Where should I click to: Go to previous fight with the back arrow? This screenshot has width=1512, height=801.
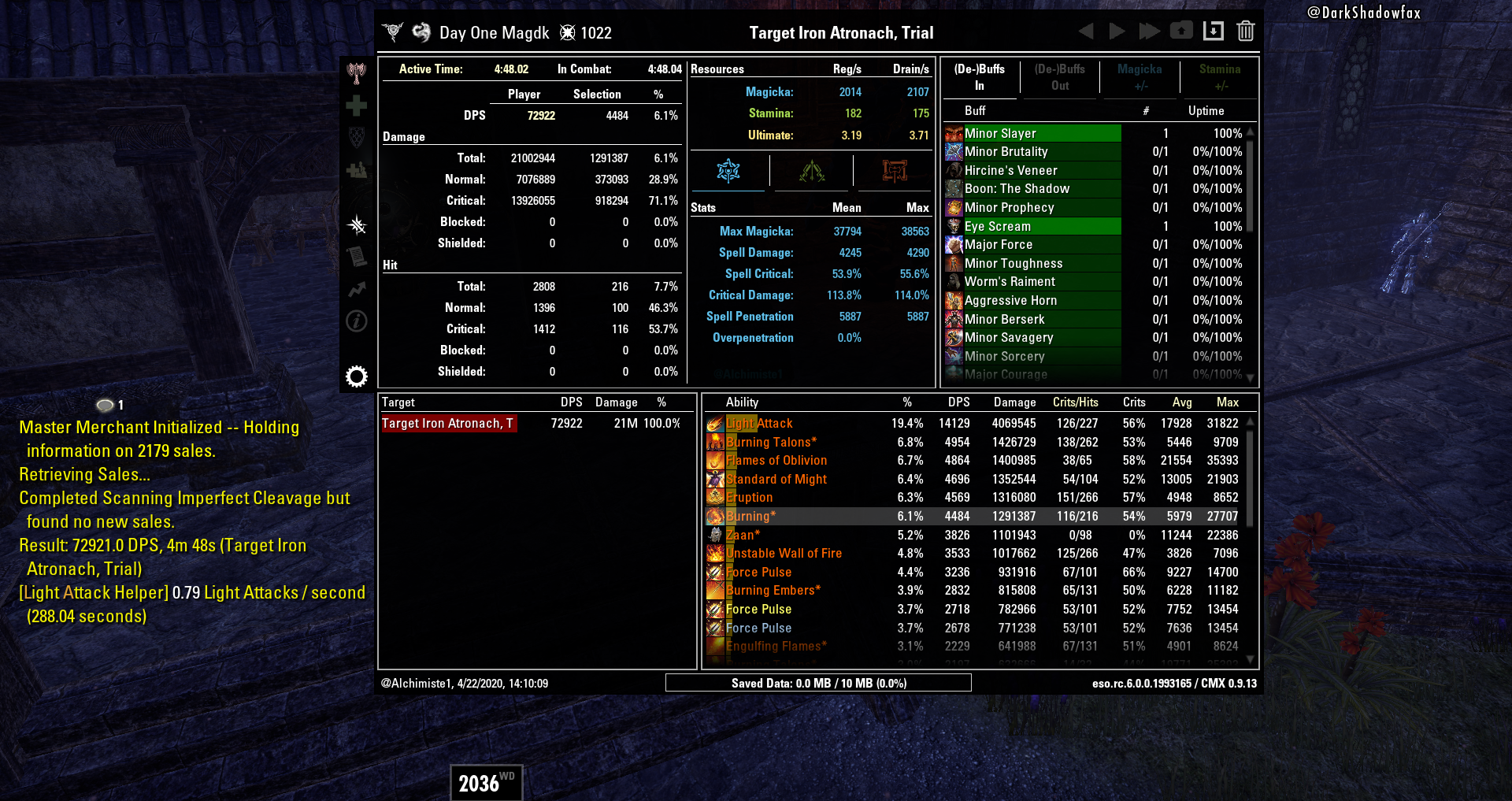coord(1086,32)
